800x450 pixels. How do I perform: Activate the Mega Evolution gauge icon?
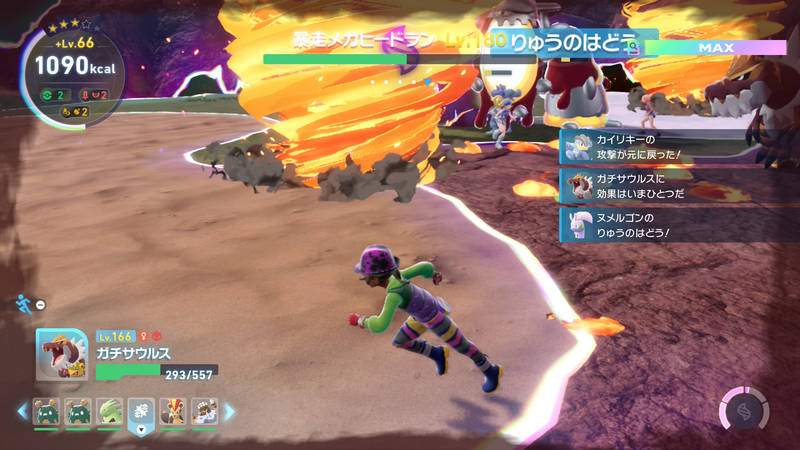744,410
